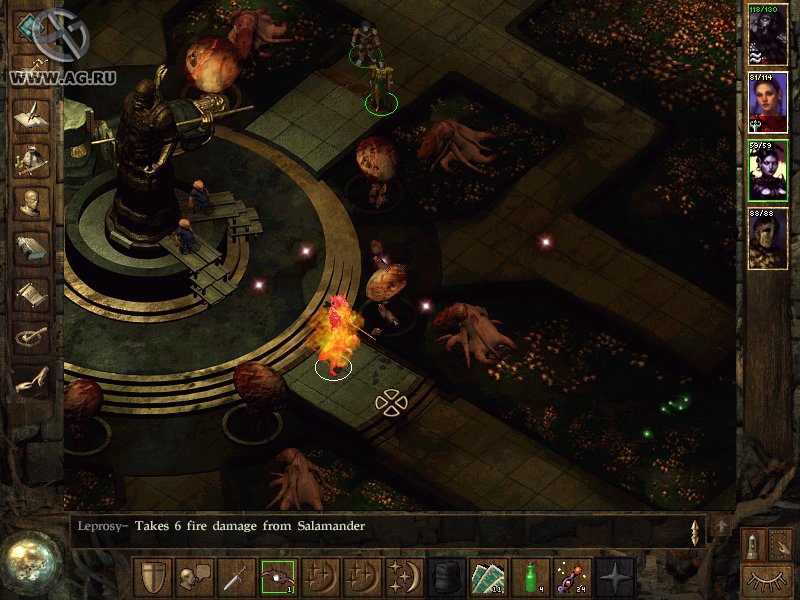Use the sparkling wand quick item

(x=571, y=576)
